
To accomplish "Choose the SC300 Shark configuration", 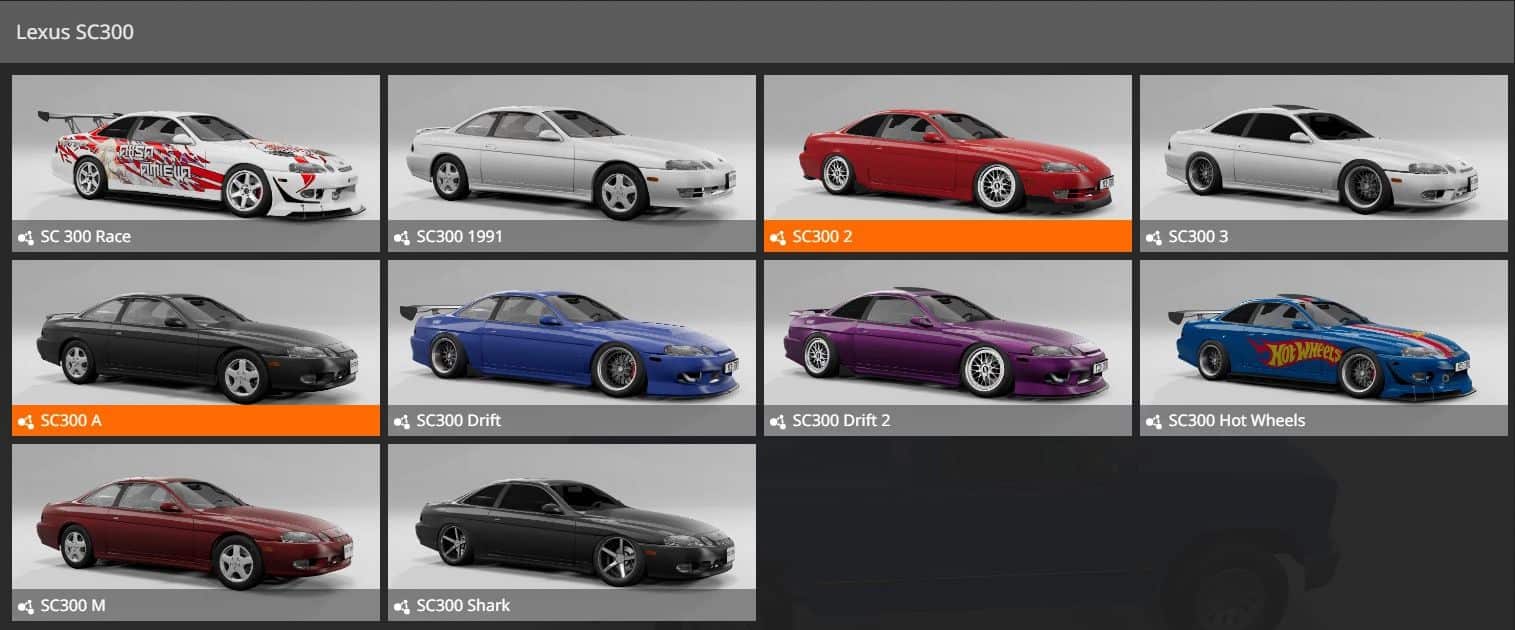I will [572, 531].
